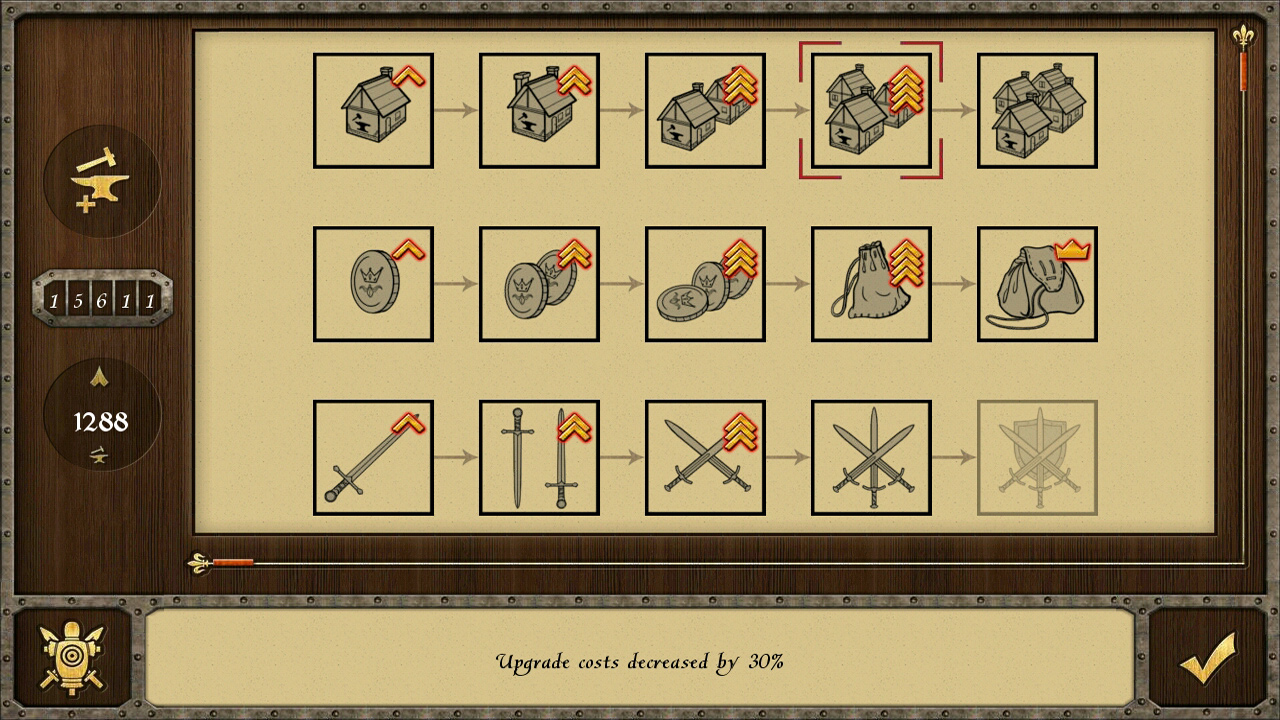Choose the three-house settlement upgrade
Viewport: 1280px width, 720px height.
pyautogui.click(x=1036, y=110)
